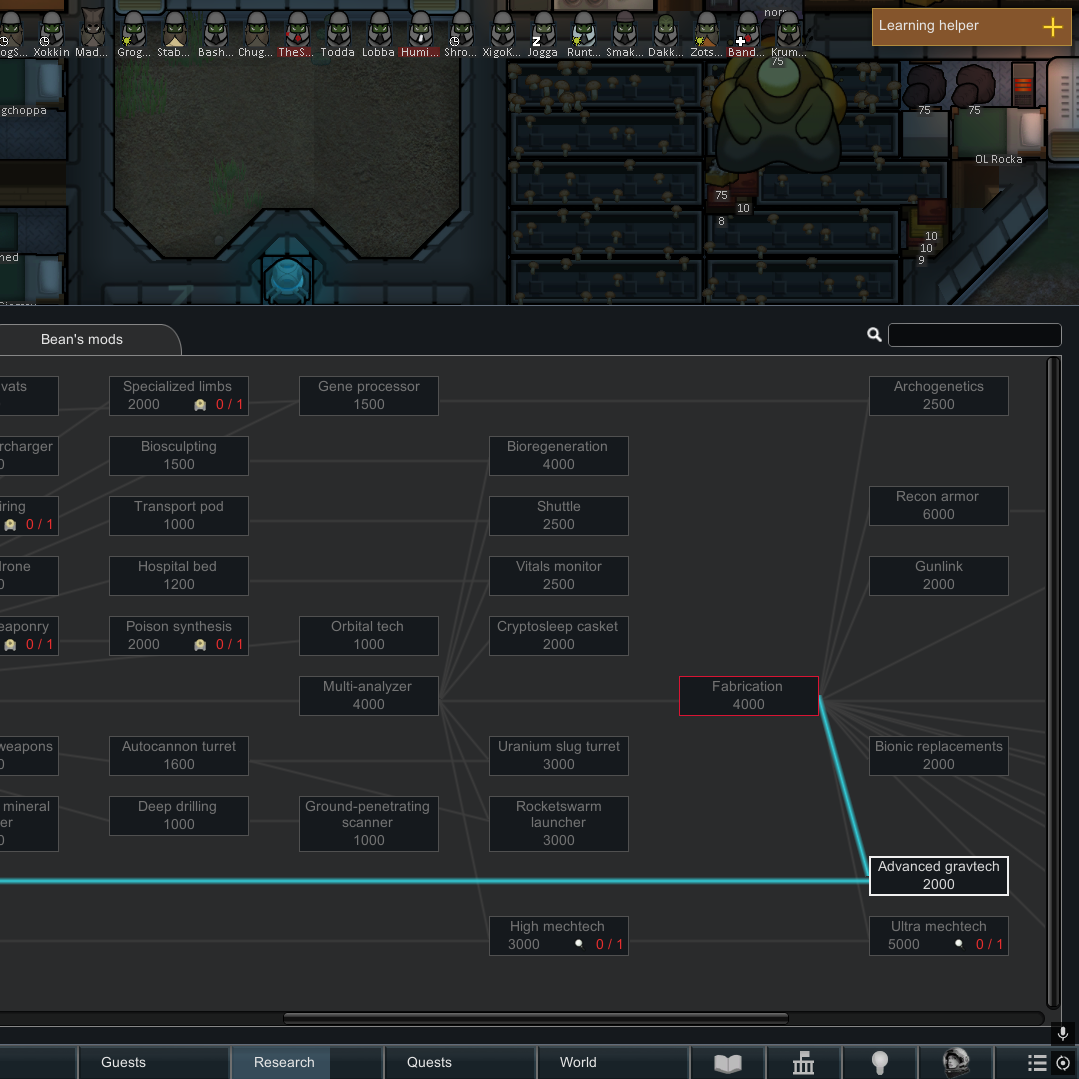Select colonist Todda in the colonist bar
The height and width of the screenshot is (1079, 1079).
pyautogui.click(x=337, y=33)
